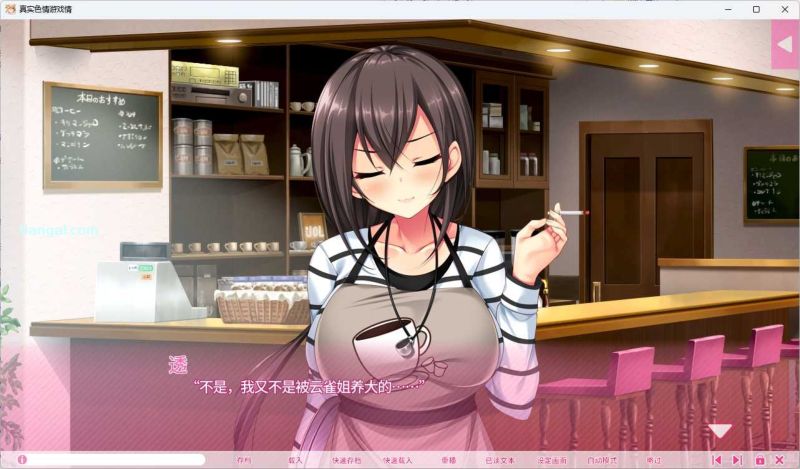The height and width of the screenshot is (469, 800).
Task: Toggle the padlock icon on the toolbar
Action: click(x=760, y=460)
